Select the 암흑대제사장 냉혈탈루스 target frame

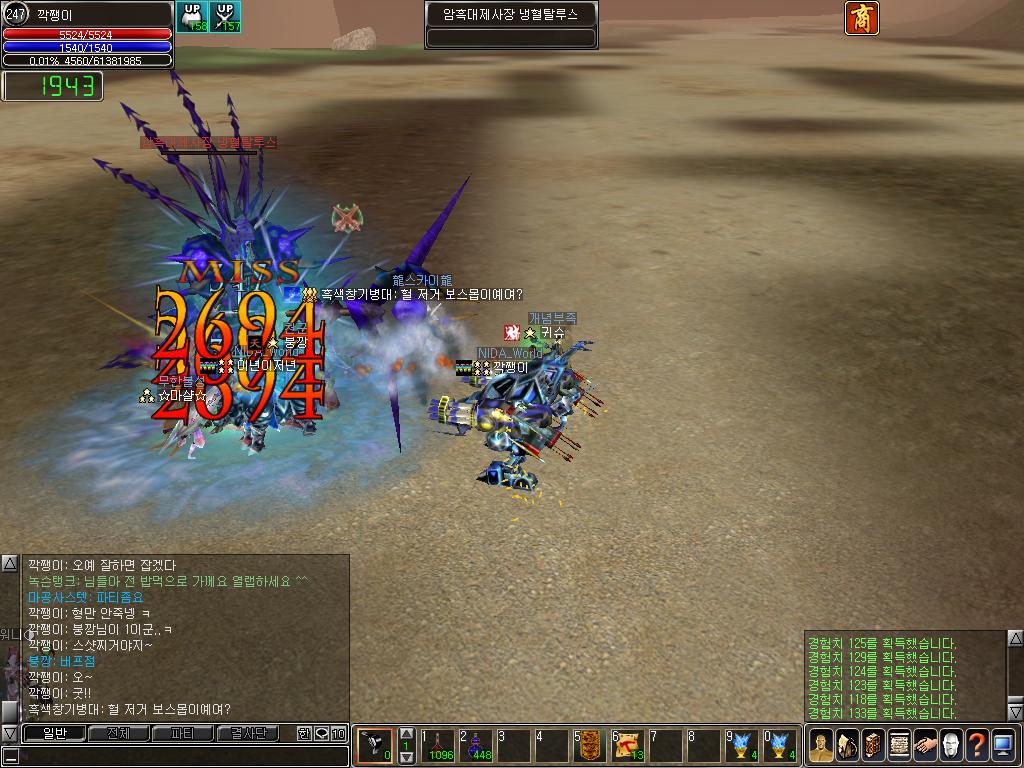pyautogui.click(x=511, y=15)
